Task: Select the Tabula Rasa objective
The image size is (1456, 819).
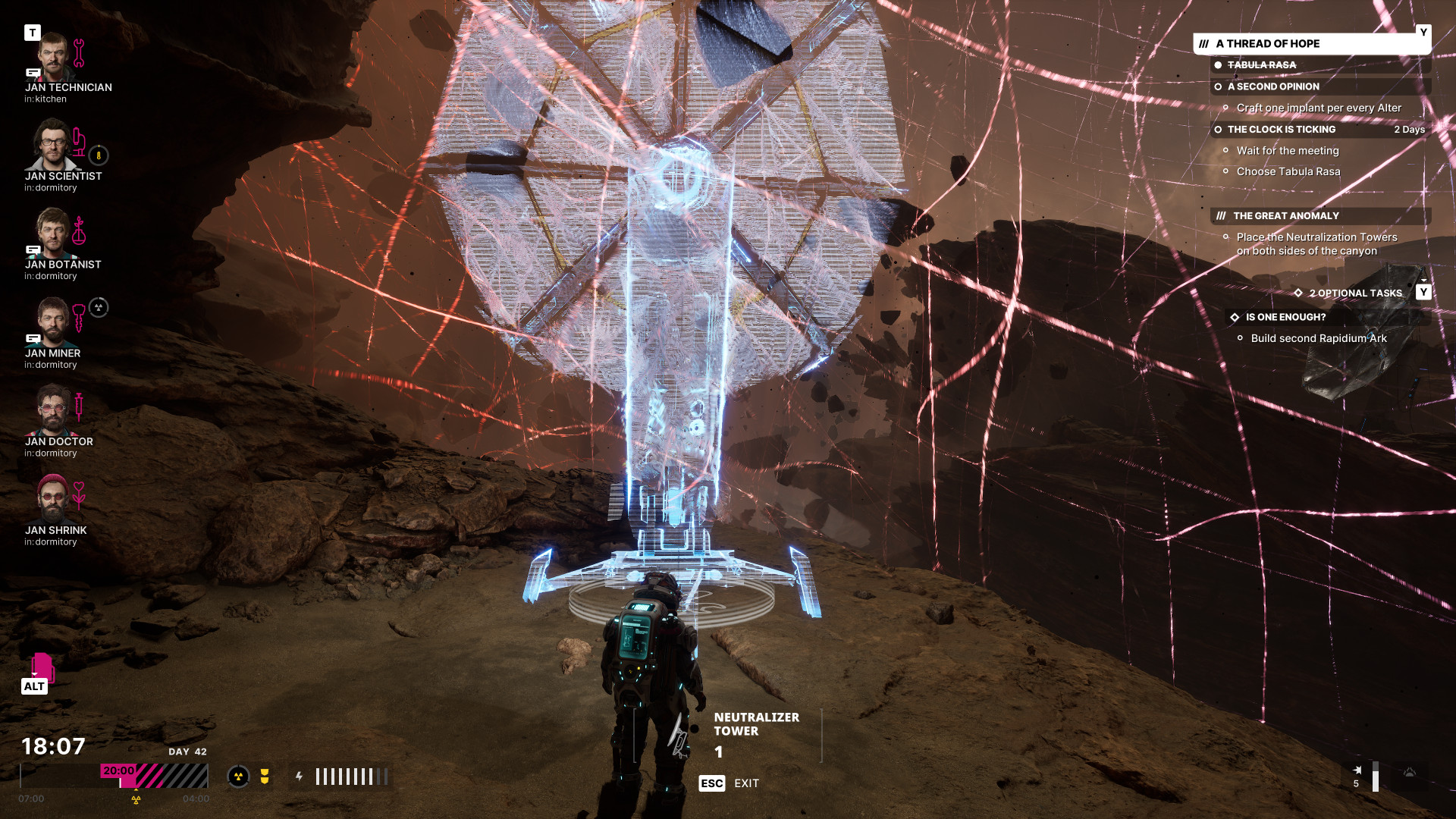Action: (1261, 65)
